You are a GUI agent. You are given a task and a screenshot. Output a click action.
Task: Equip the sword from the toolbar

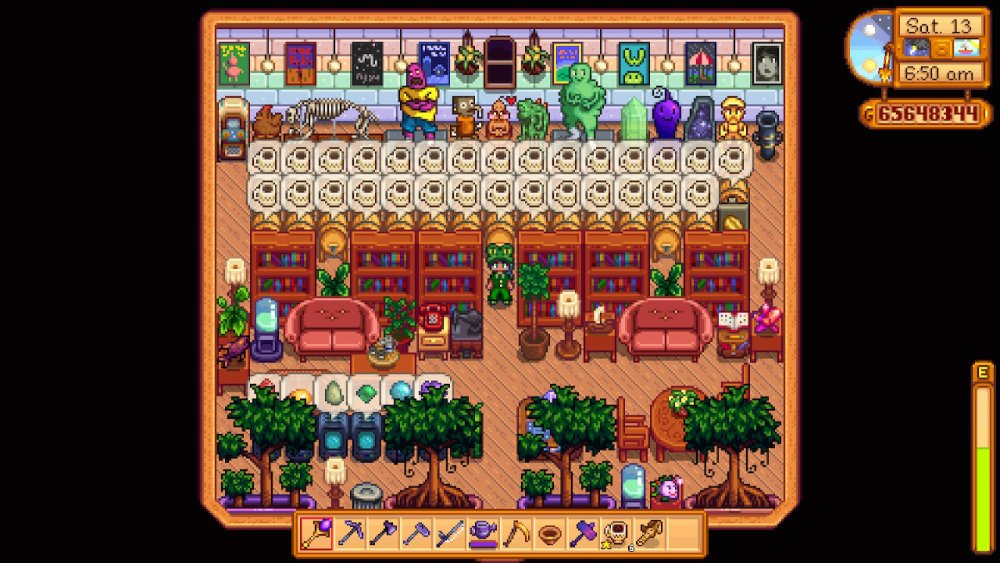point(449,534)
